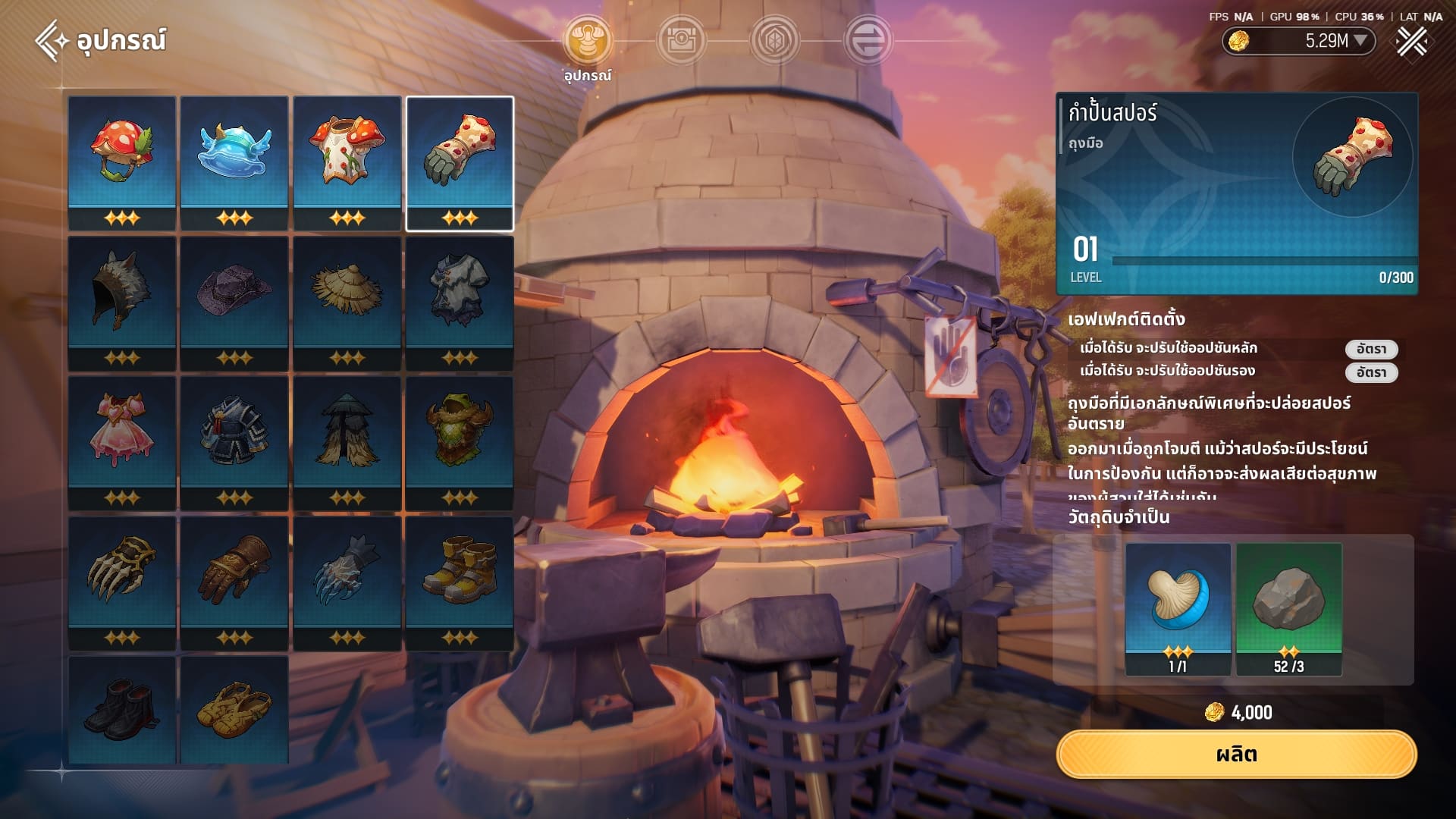Craft the item with the ผลิต button
The height and width of the screenshot is (819, 1456).
click(1236, 755)
